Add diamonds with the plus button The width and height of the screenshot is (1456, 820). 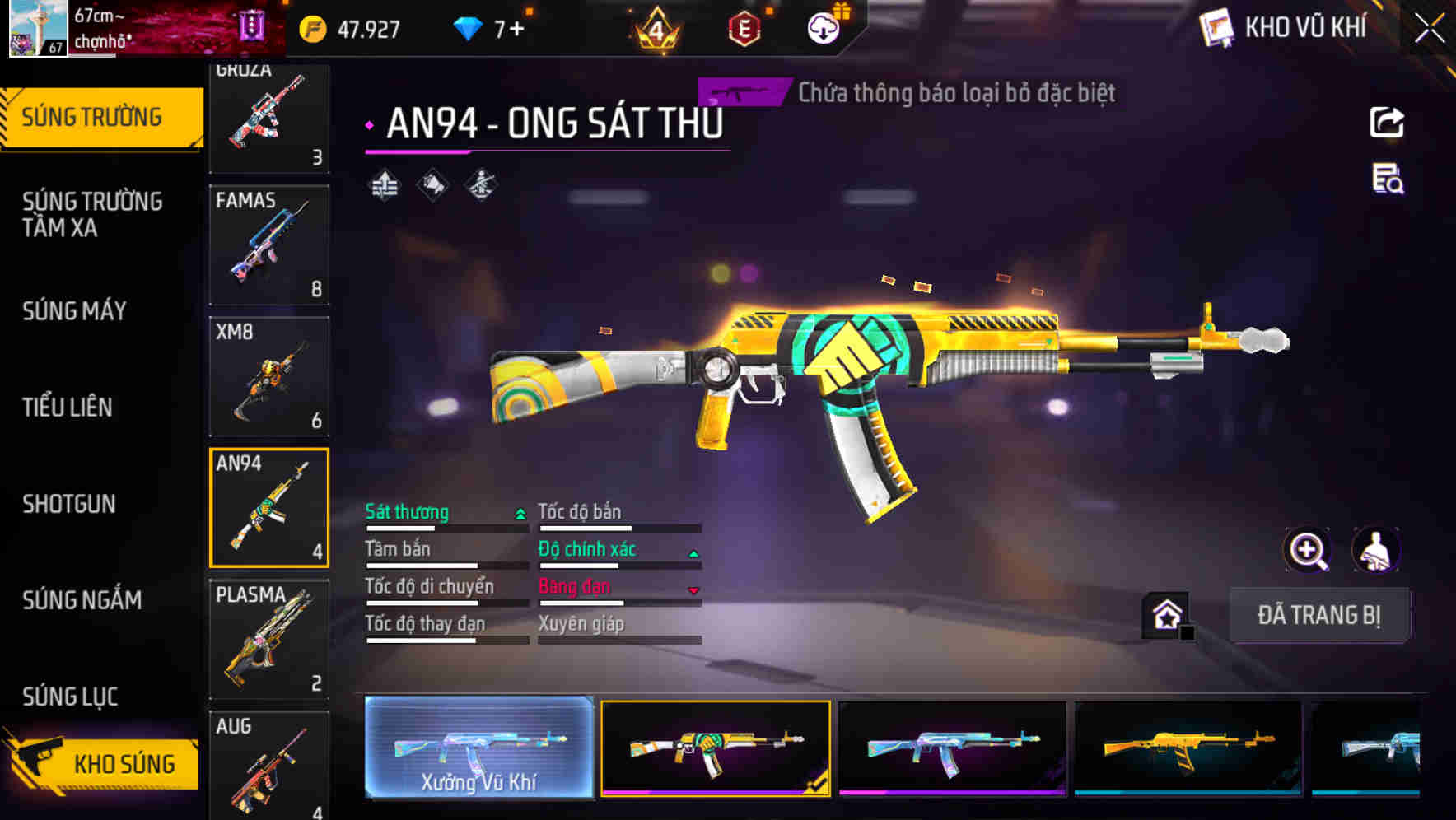pos(516,30)
